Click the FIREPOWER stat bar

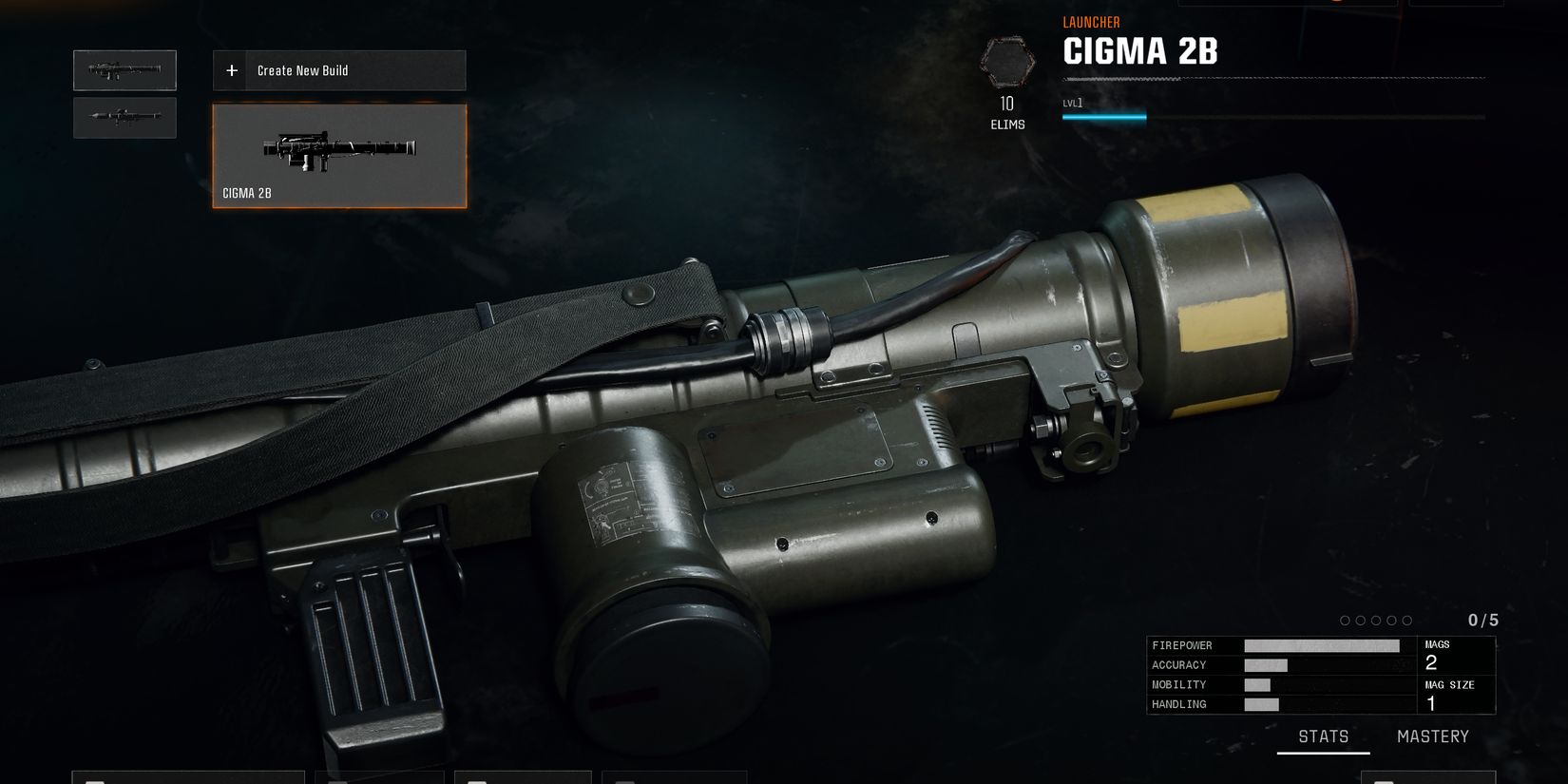[1321, 645]
